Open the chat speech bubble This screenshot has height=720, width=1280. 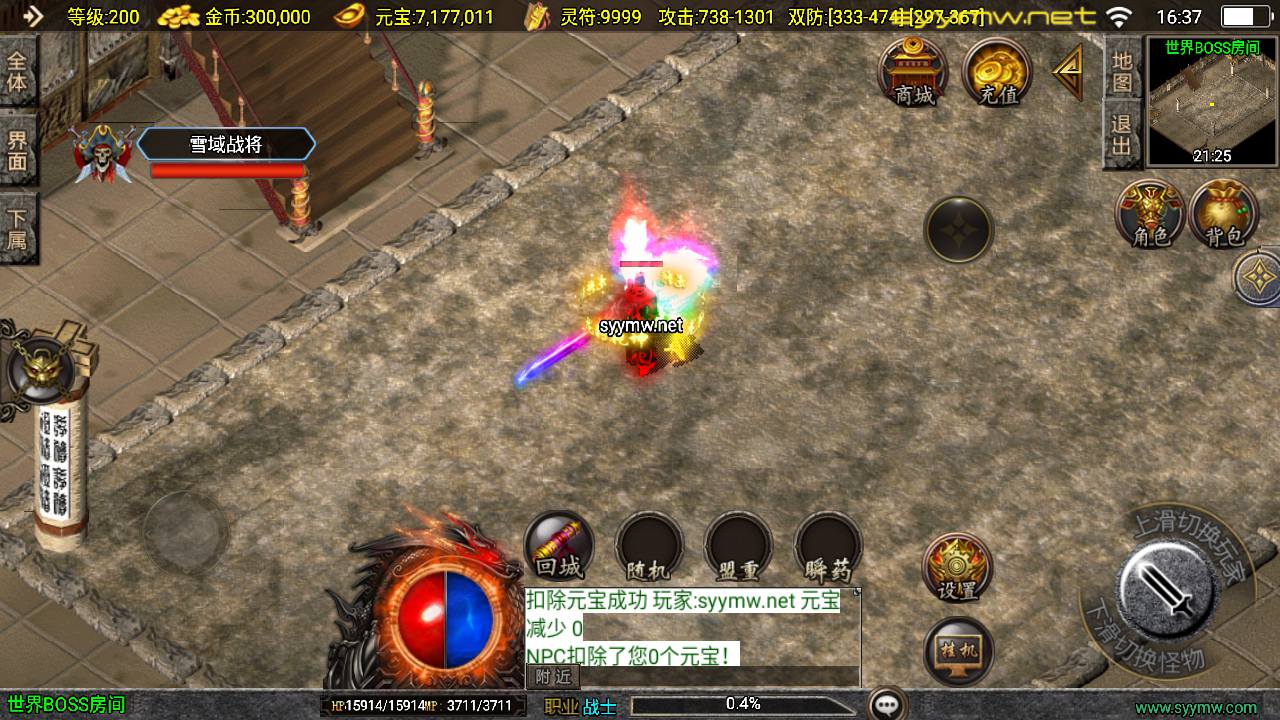(x=887, y=705)
